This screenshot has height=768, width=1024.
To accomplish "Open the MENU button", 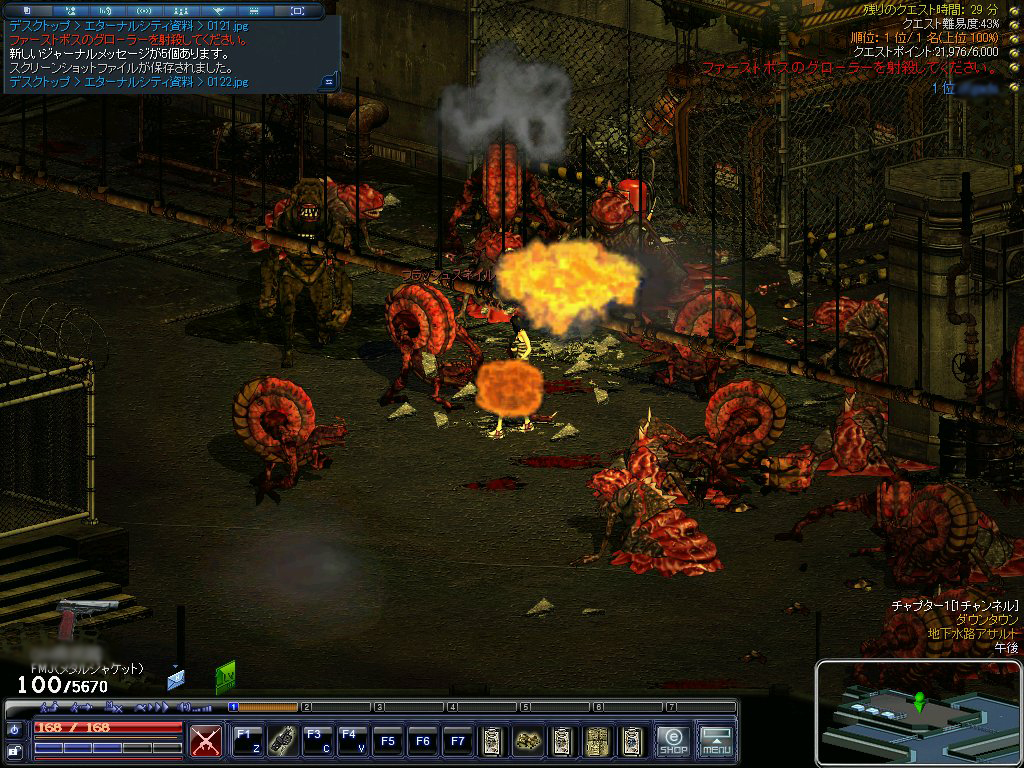I will pyautogui.click(x=716, y=741).
